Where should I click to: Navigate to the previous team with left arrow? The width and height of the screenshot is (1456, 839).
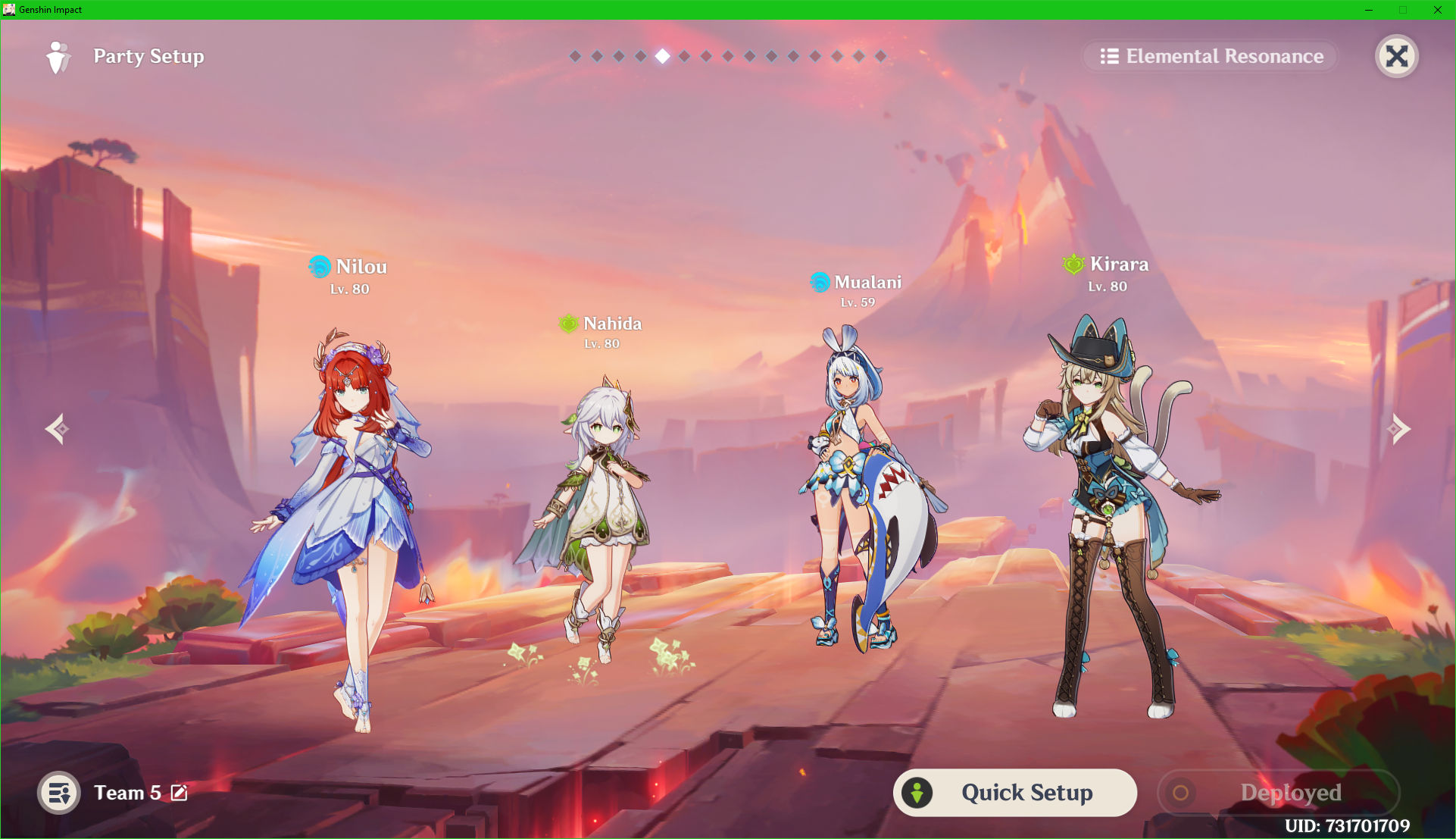pyautogui.click(x=57, y=429)
